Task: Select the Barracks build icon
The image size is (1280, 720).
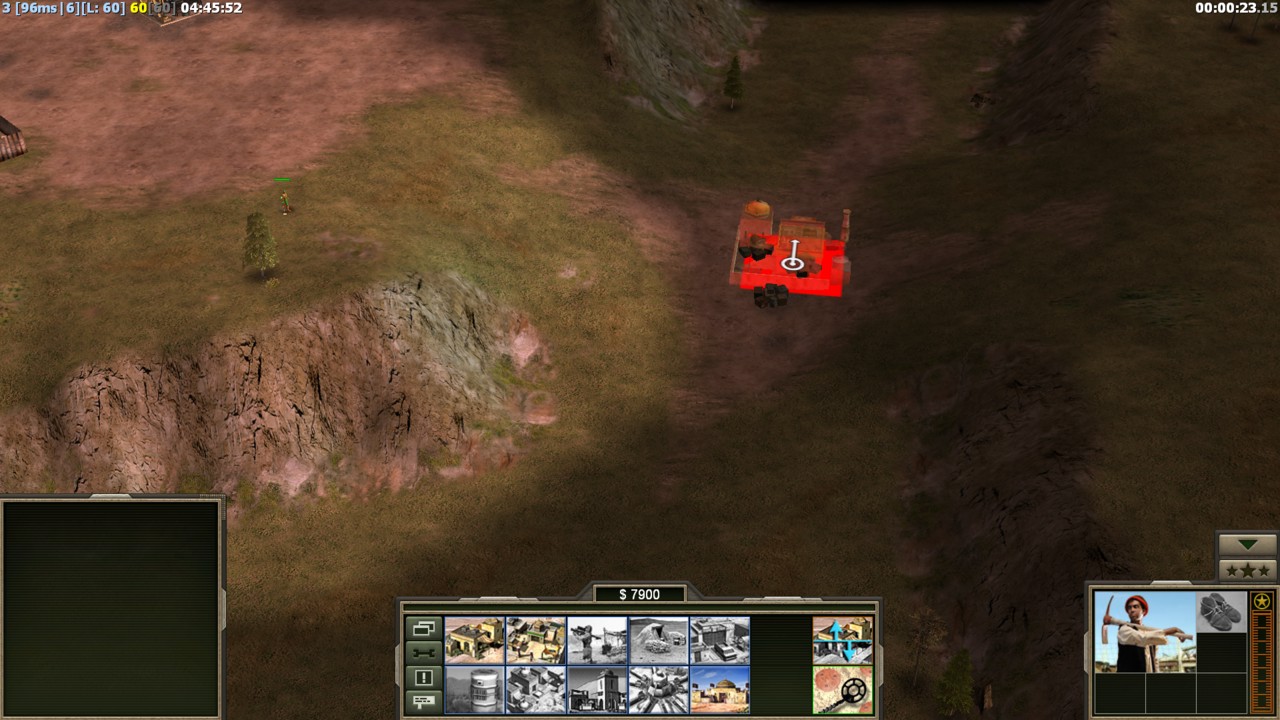Action: point(536,640)
